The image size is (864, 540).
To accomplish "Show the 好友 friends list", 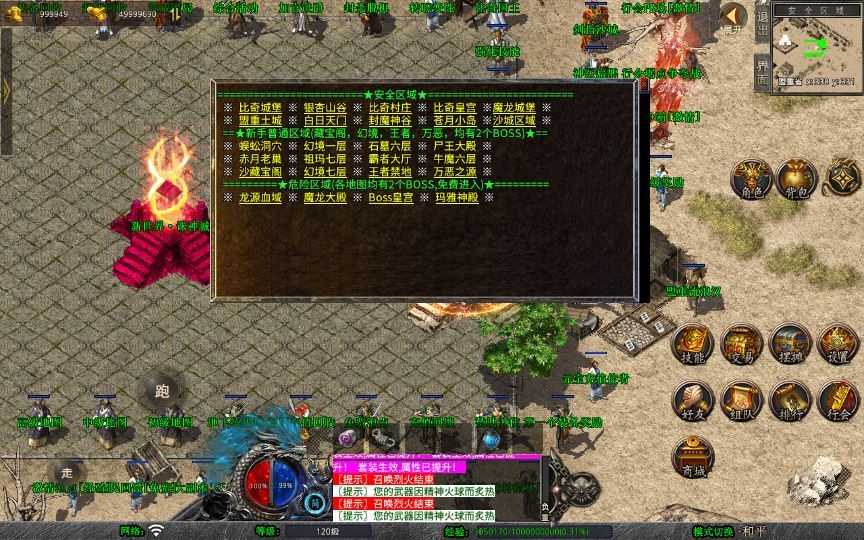I will tap(693, 400).
